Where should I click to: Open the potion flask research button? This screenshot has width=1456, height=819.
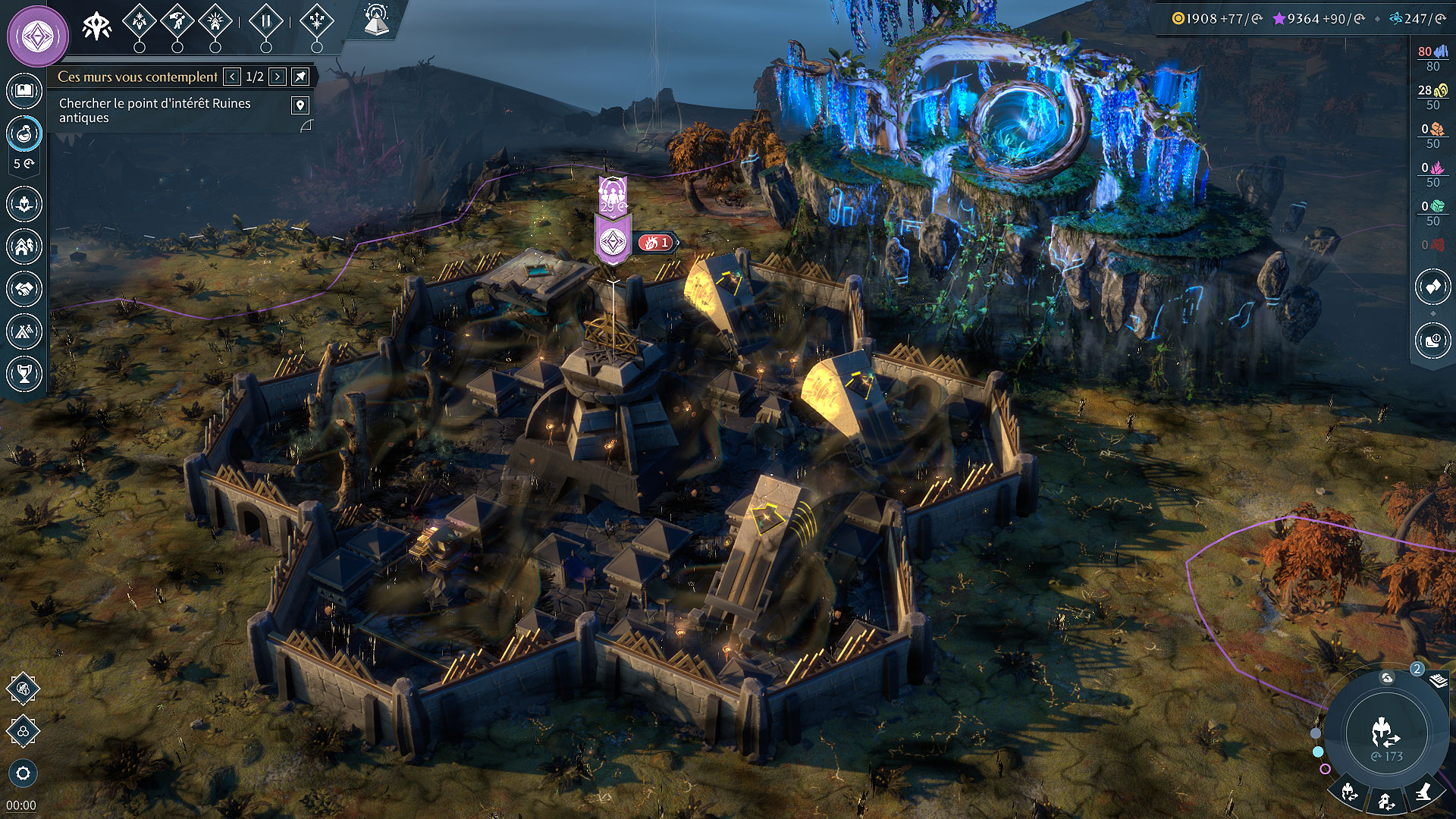[x=24, y=134]
